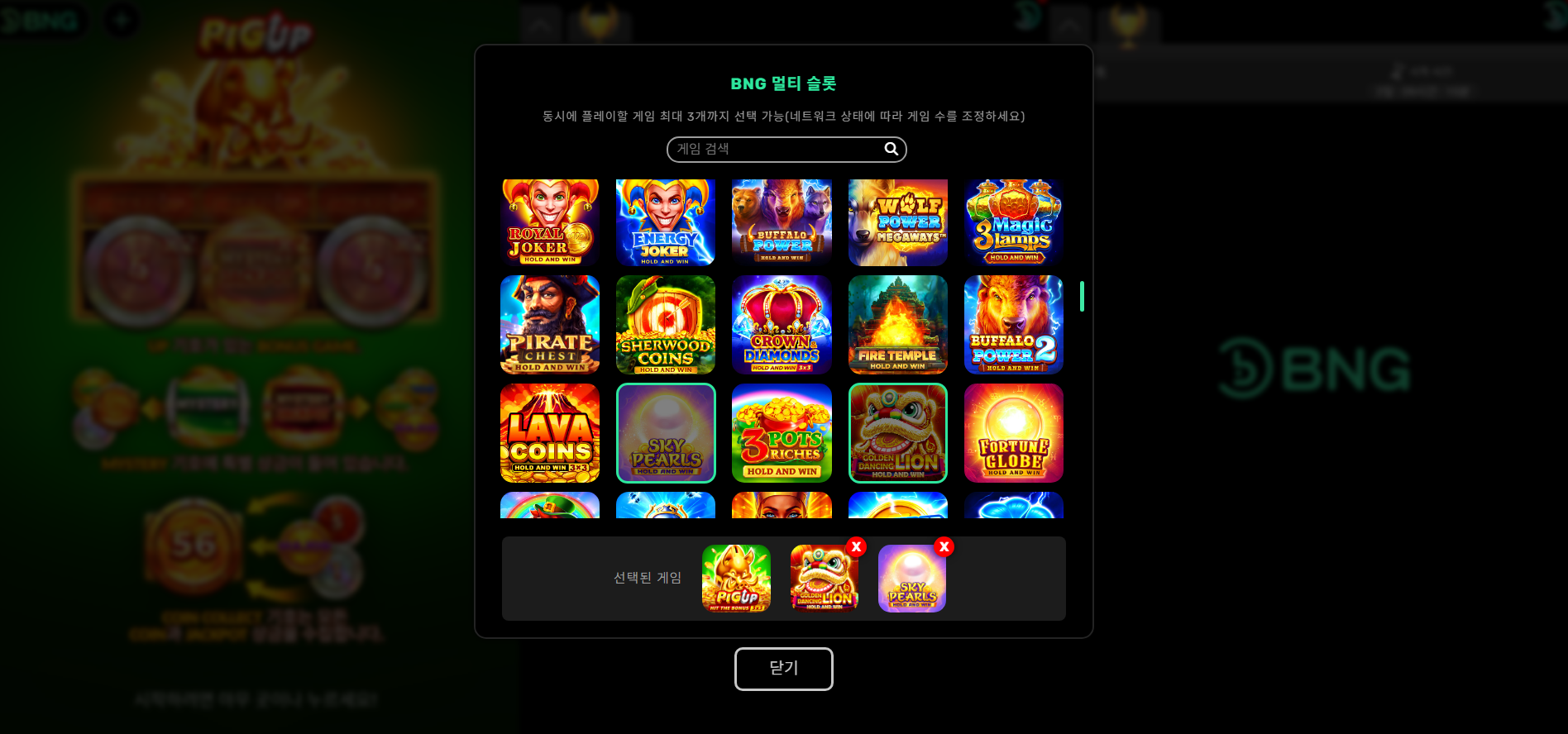Choose the Pirate Chest slot
Viewport: 1568px width, 734px height.
tap(550, 325)
